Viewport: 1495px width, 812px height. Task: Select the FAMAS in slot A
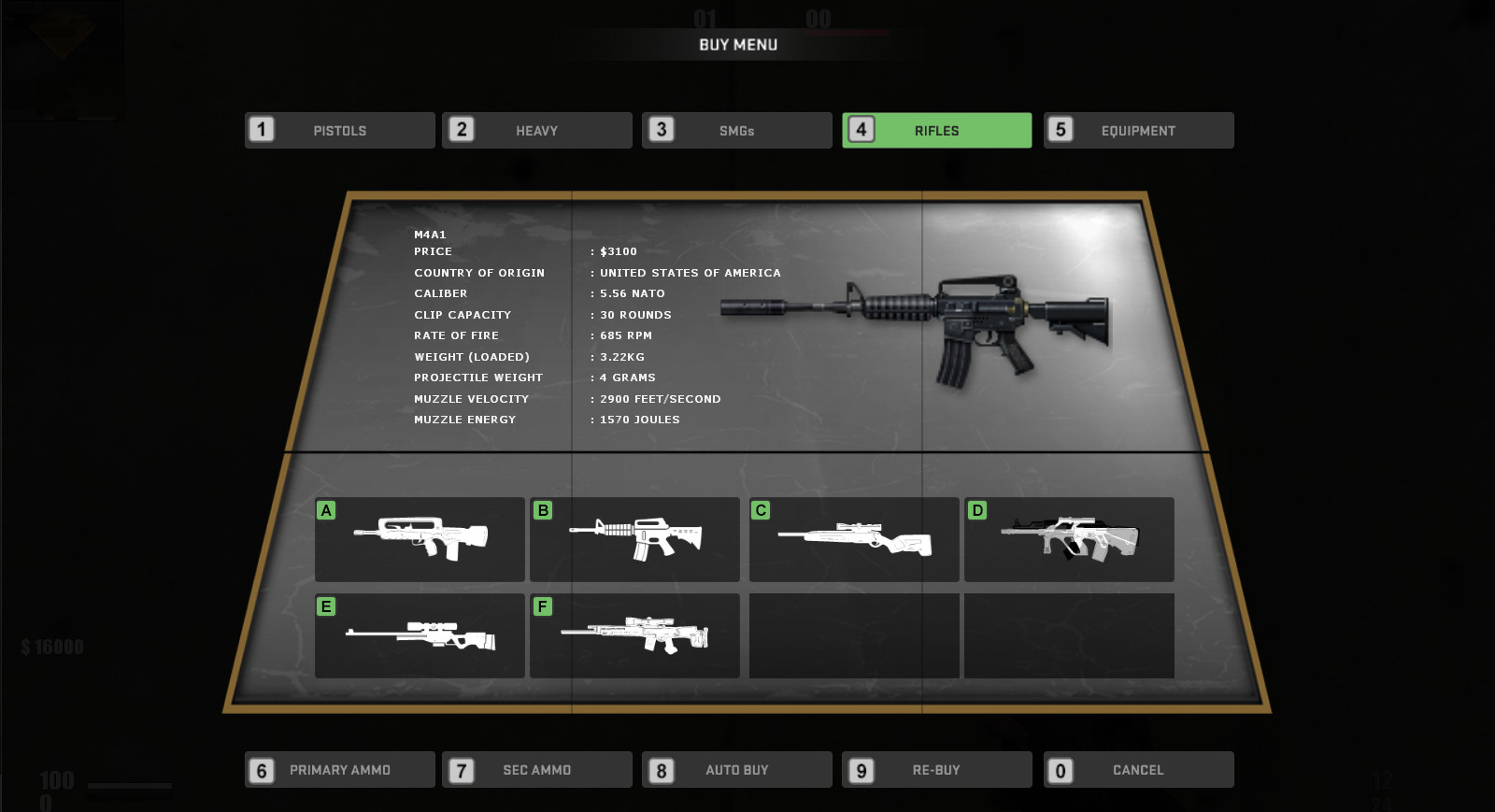pos(419,539)
